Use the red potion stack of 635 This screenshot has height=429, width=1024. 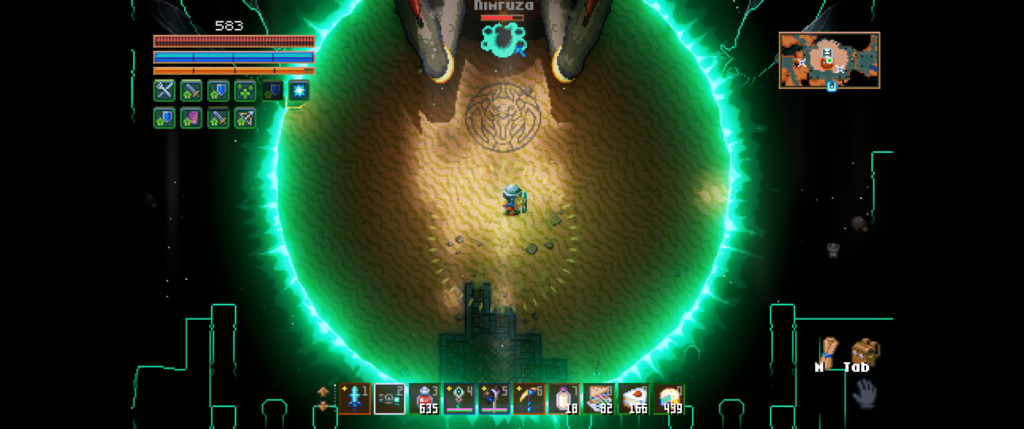425,399
